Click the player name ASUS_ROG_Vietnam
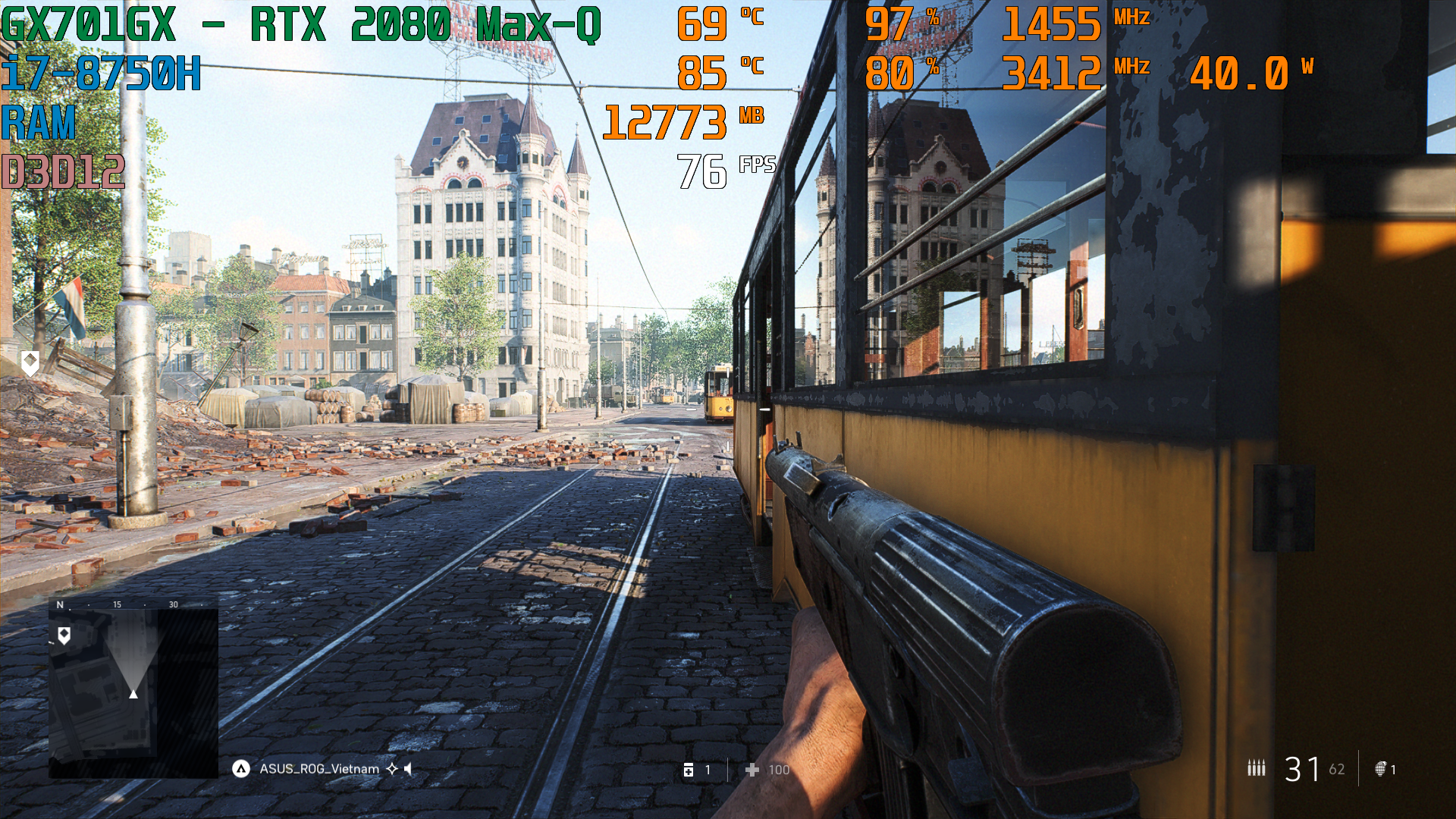The image size is (1456, 819). pyautogui.click(x=318, y=768)
